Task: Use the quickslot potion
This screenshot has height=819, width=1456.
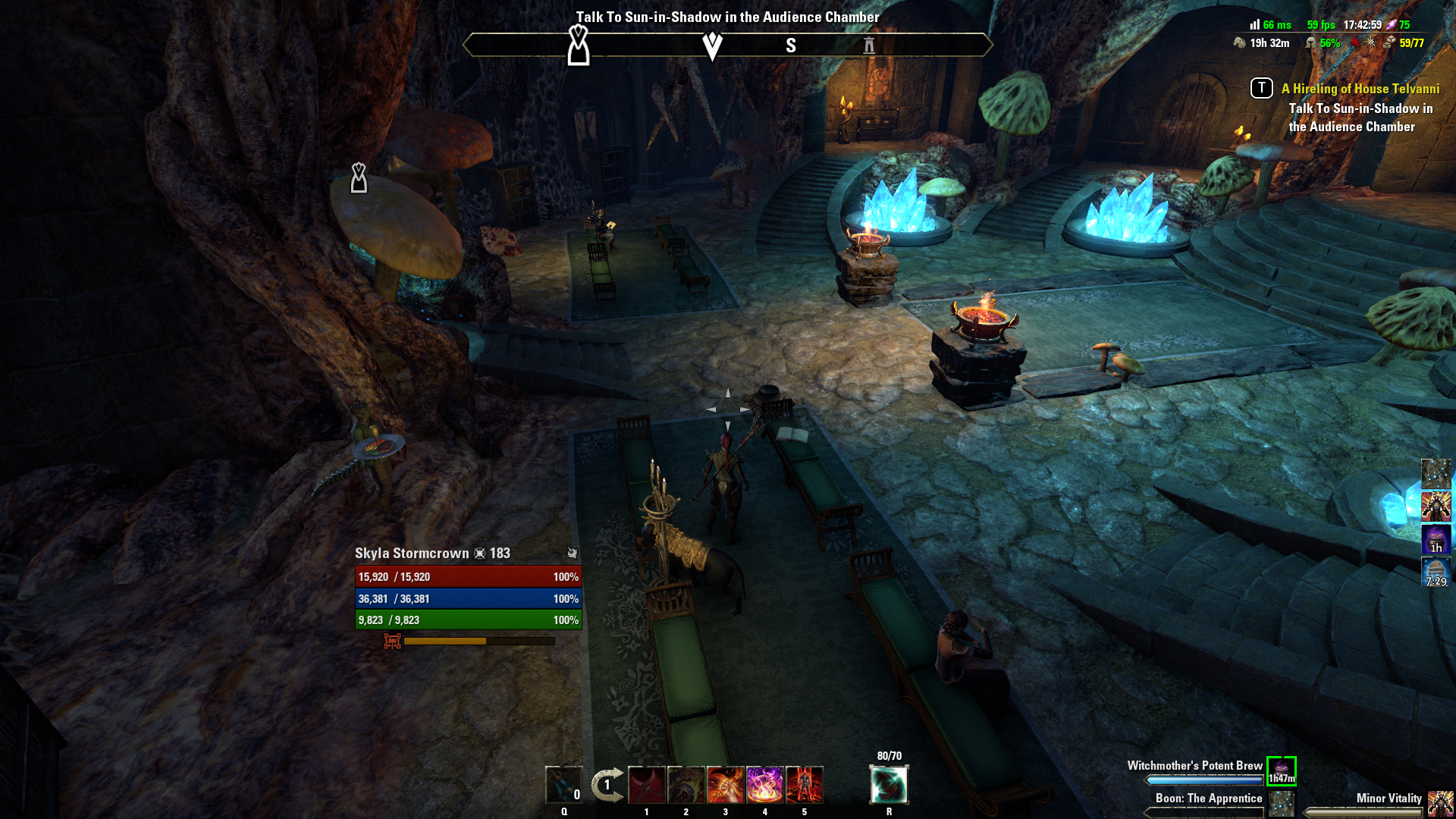Action: click(x=563, y=785)
